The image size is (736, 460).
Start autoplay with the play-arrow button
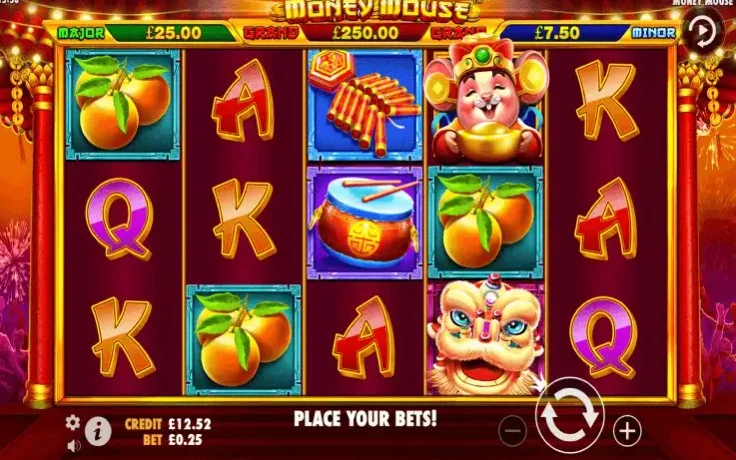(x=706, y=32)
